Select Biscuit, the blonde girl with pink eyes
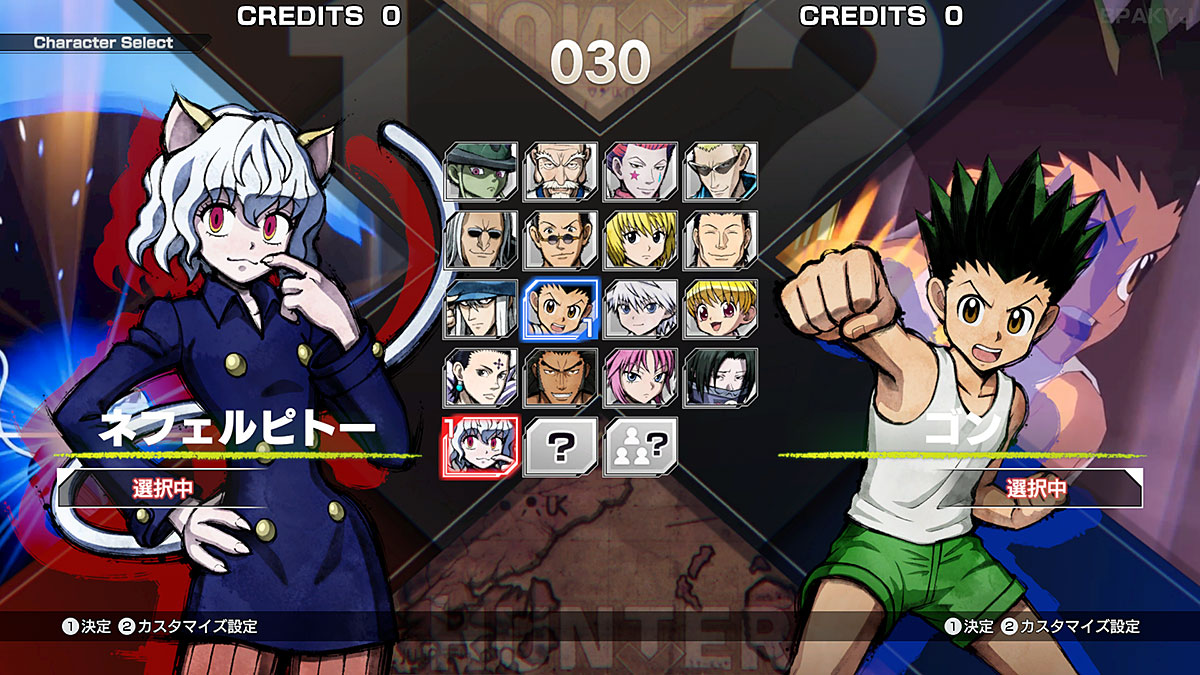Screen dimensions: 1200x675 721,308
